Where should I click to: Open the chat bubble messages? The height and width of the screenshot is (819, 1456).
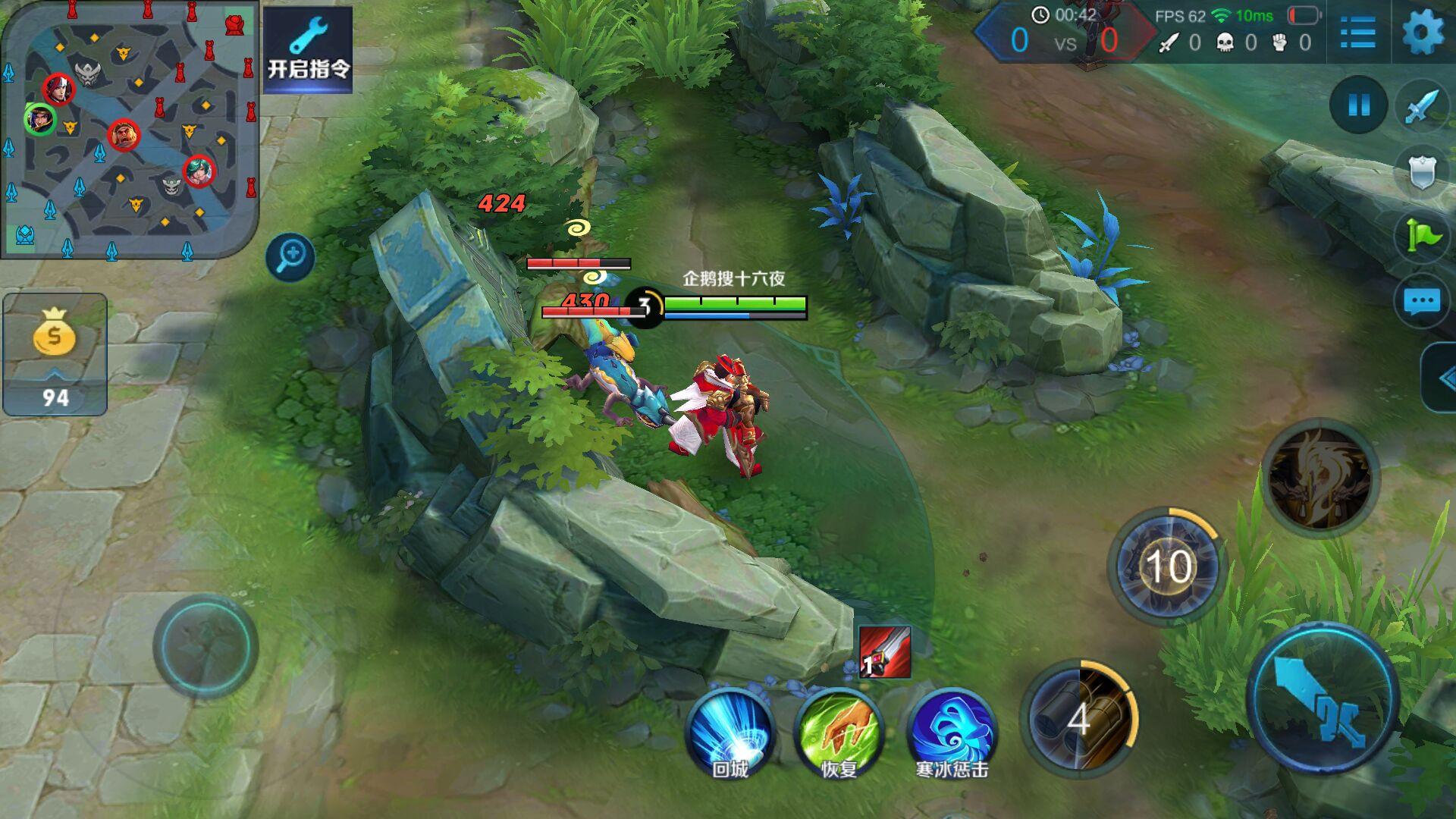pyautogui.click(x=1421, y=302)
